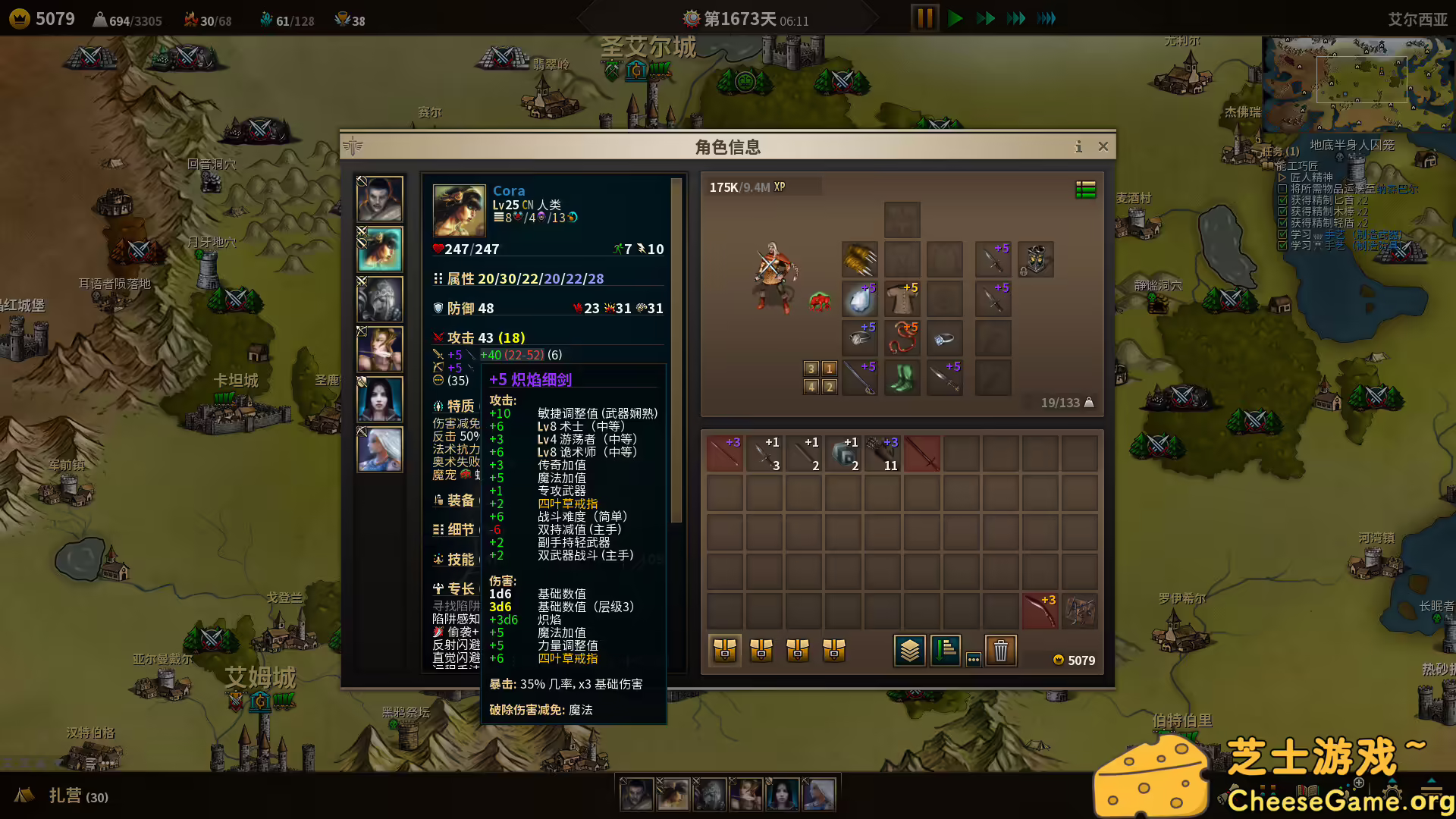Click the auto-stack items icon above the bags
This screenshot has width=1456, height=819.
click(x=909, y=650)
